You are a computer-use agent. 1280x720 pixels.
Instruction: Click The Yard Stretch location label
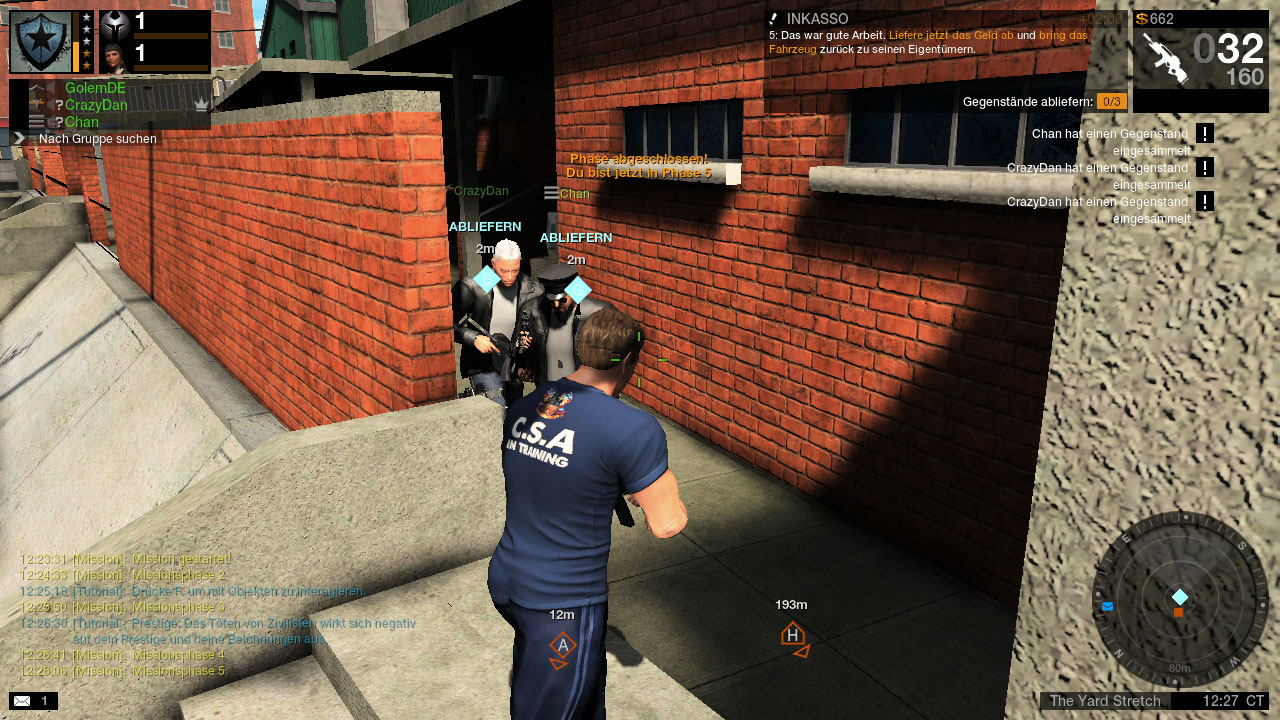(1105, 701)
